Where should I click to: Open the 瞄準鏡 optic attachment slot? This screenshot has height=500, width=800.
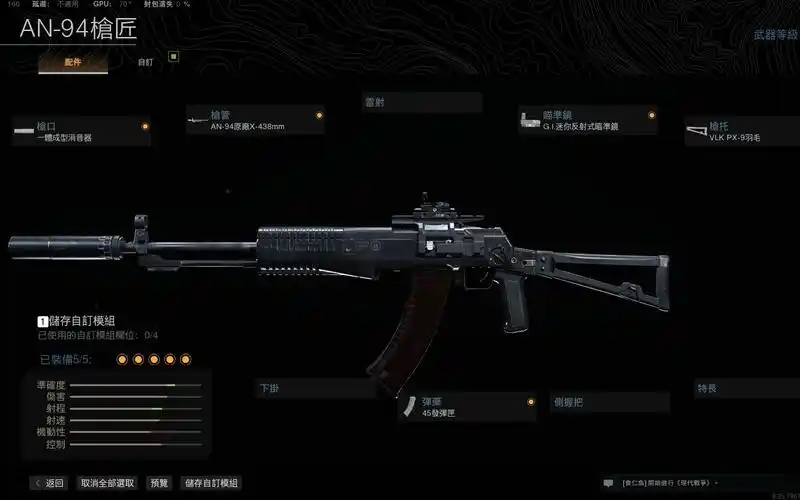tap(587, 121)
